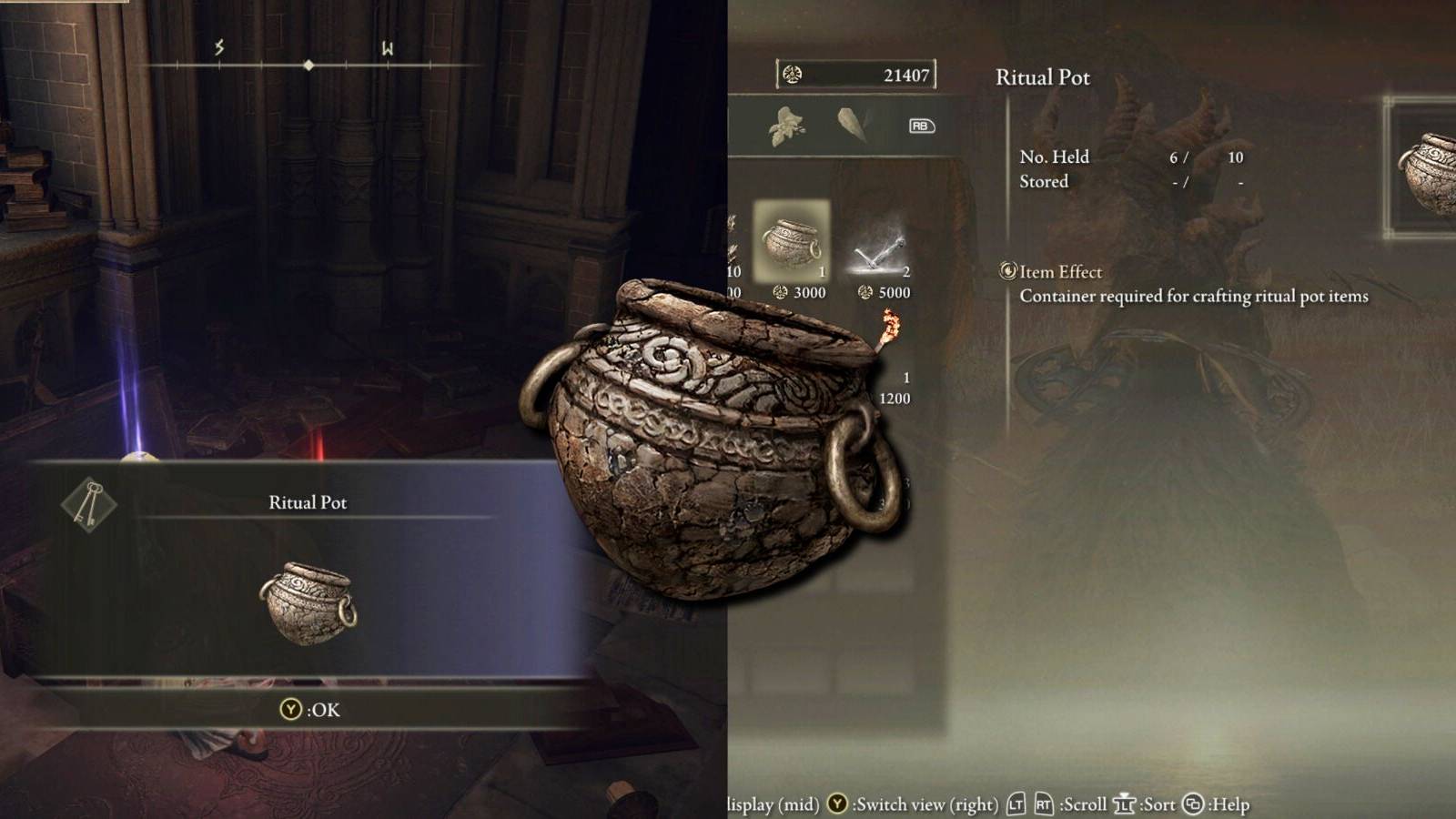Click the diamond marker on the compass bar
This screenshot has width=1456, height=819.
pos(310,65)
